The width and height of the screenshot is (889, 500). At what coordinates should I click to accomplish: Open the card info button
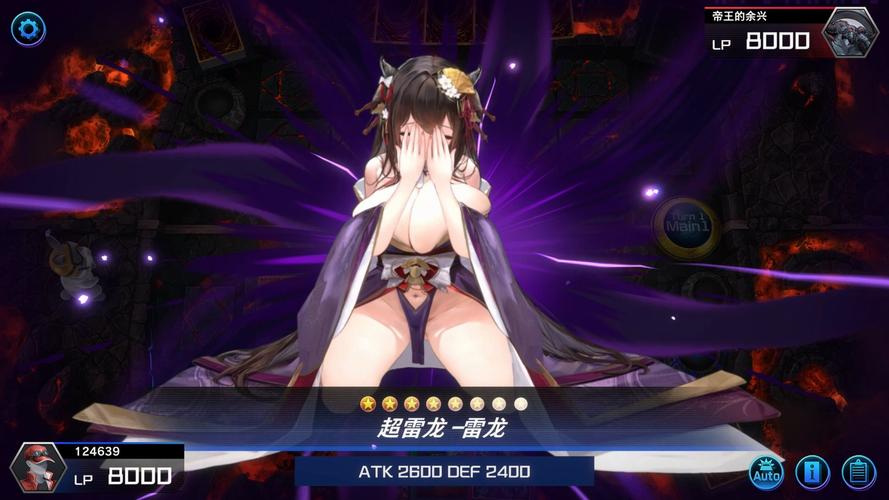coord(812,472)
